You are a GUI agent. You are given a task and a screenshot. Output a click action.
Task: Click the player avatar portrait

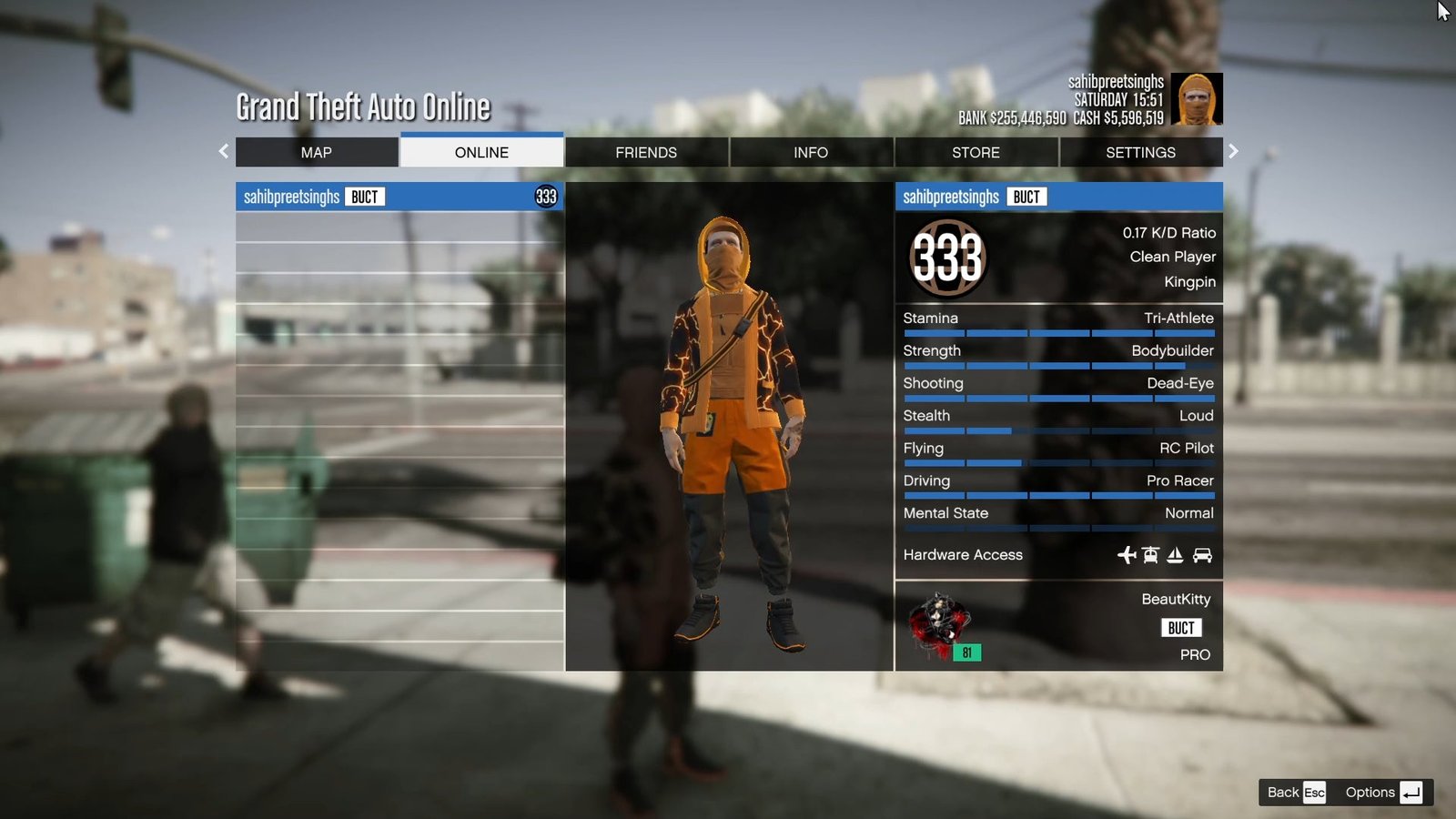point(1196,99)
